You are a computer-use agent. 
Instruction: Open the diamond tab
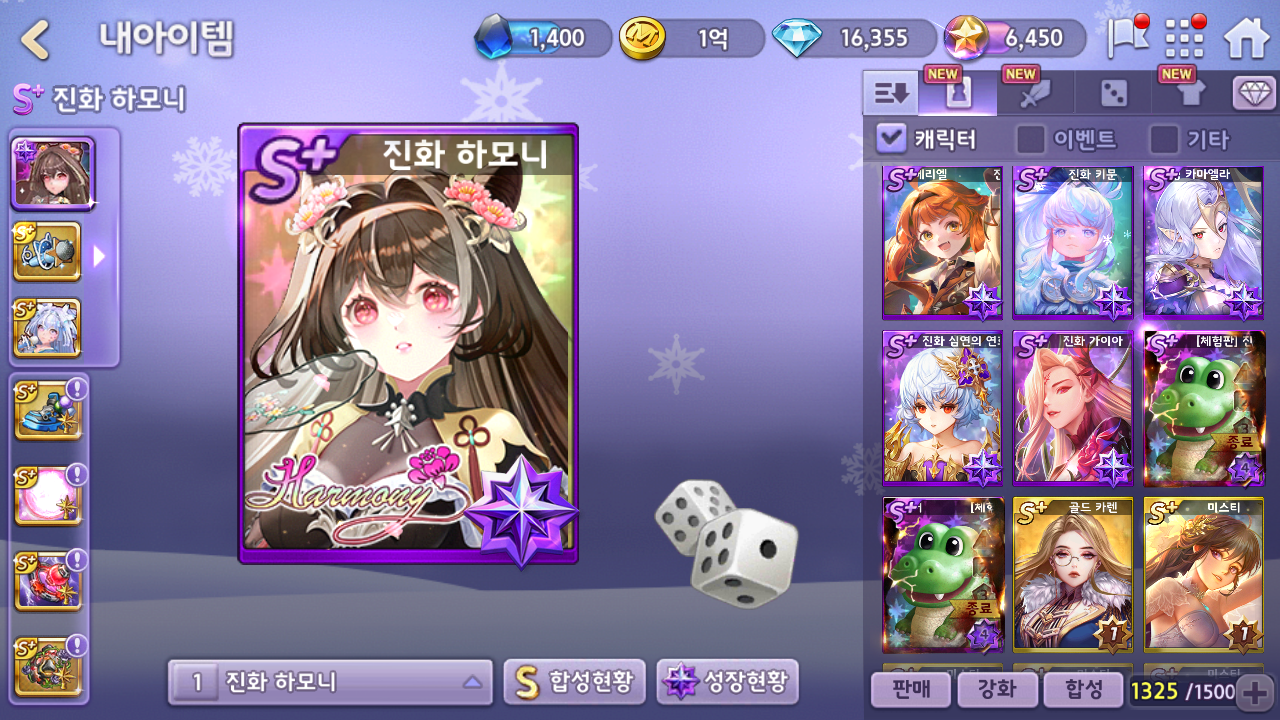1254,94
